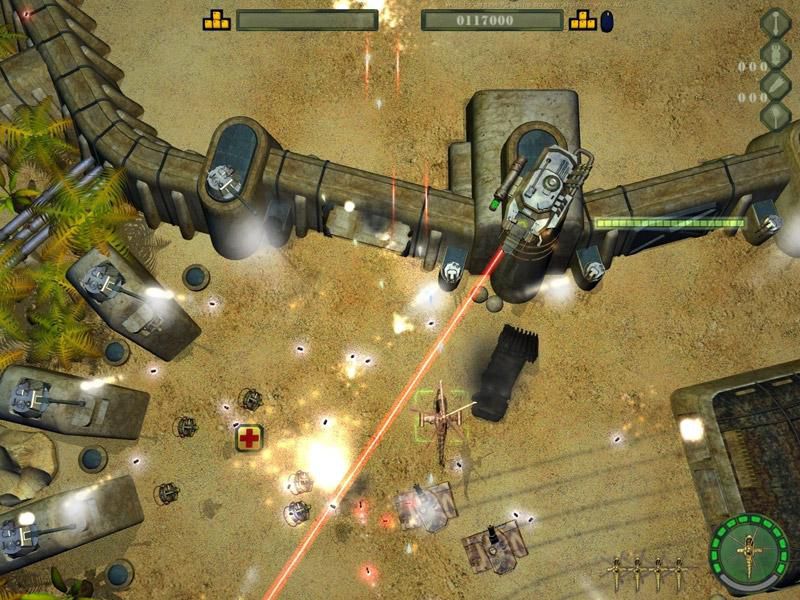This screenshot has width=800, height=600.
Task: Select the thin rocket weapon hexagon
Action: (776, 22)
